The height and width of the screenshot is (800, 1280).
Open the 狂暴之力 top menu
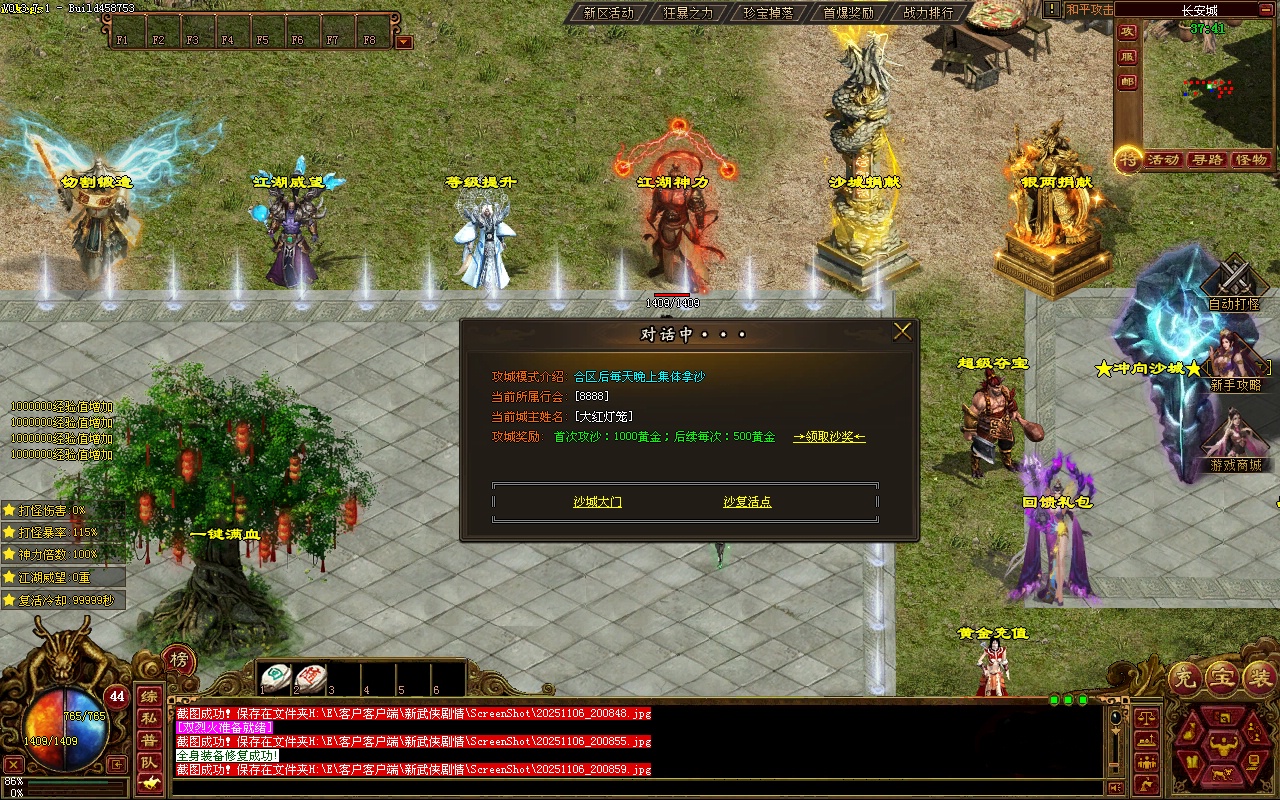pyautogui.click(x=688, y=13)
